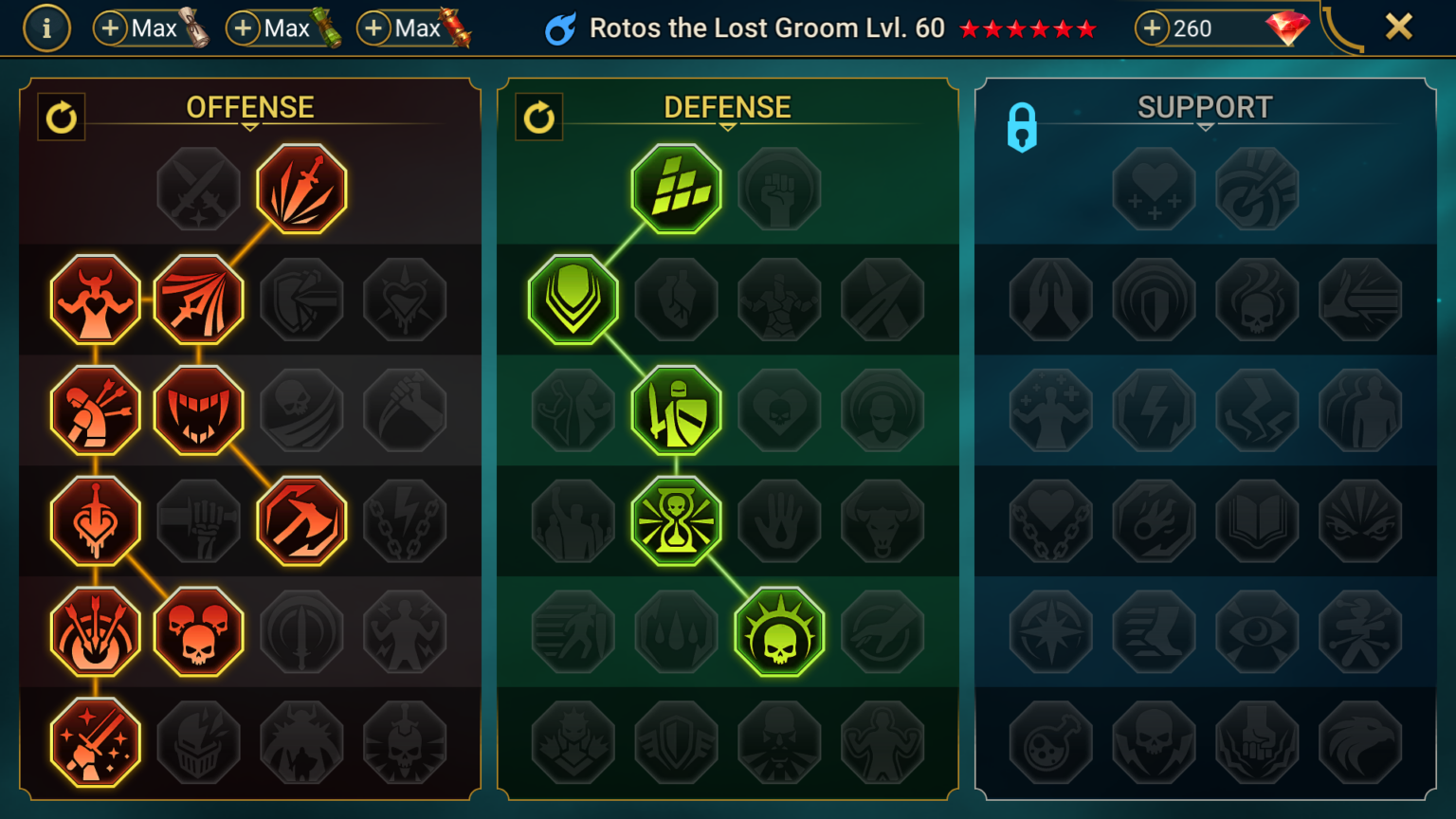Select the red skull mastery in Offense tree
1456x819 pixels.
click(199, 631)
